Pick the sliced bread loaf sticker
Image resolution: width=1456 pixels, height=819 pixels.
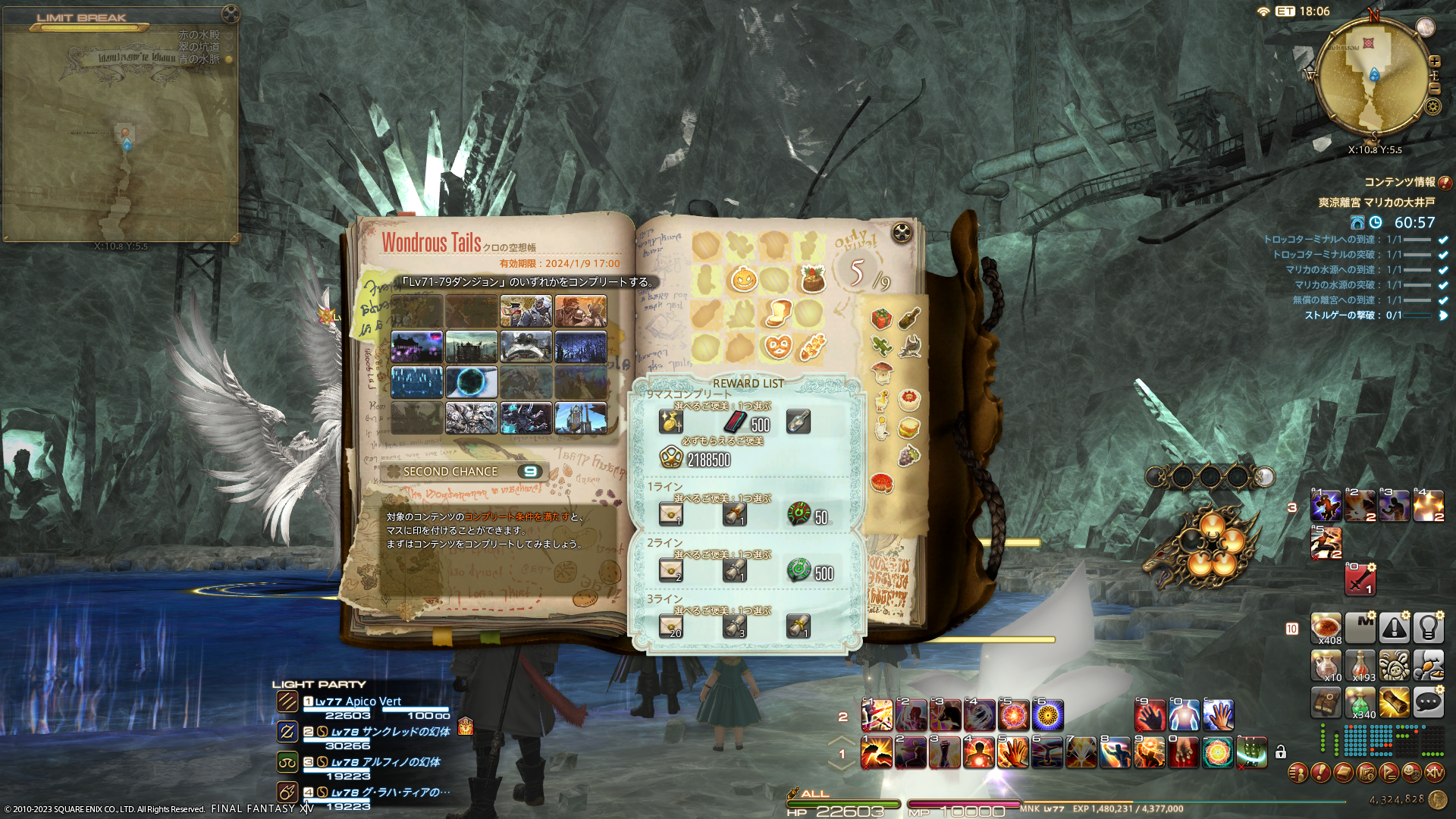pos(777,312)
